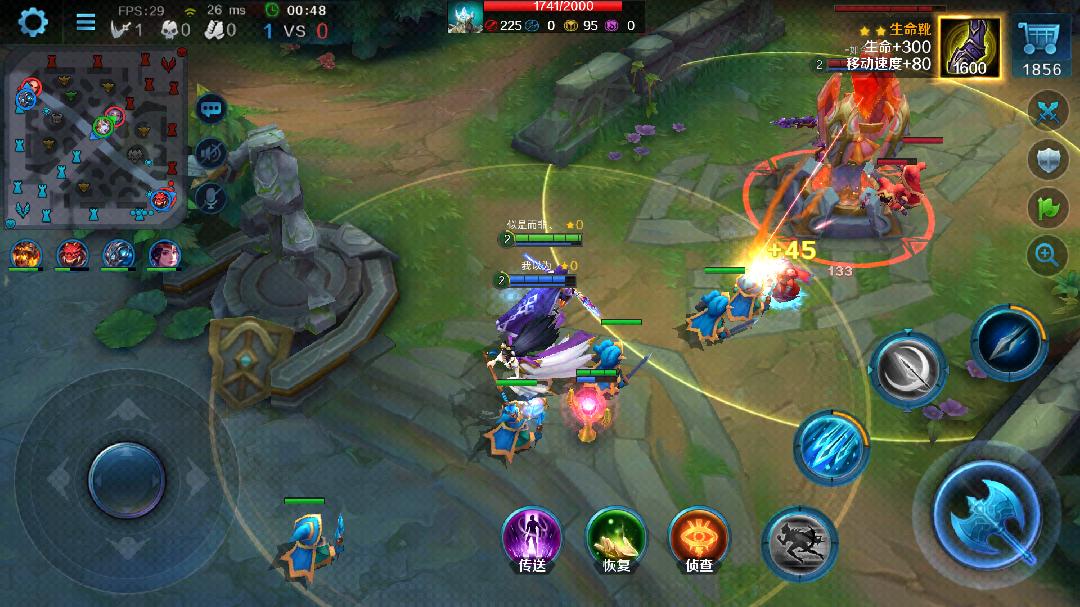Activate the 侦查 scout eye ability
This screenshot has height=607, width=1080.
click(698, 537)
